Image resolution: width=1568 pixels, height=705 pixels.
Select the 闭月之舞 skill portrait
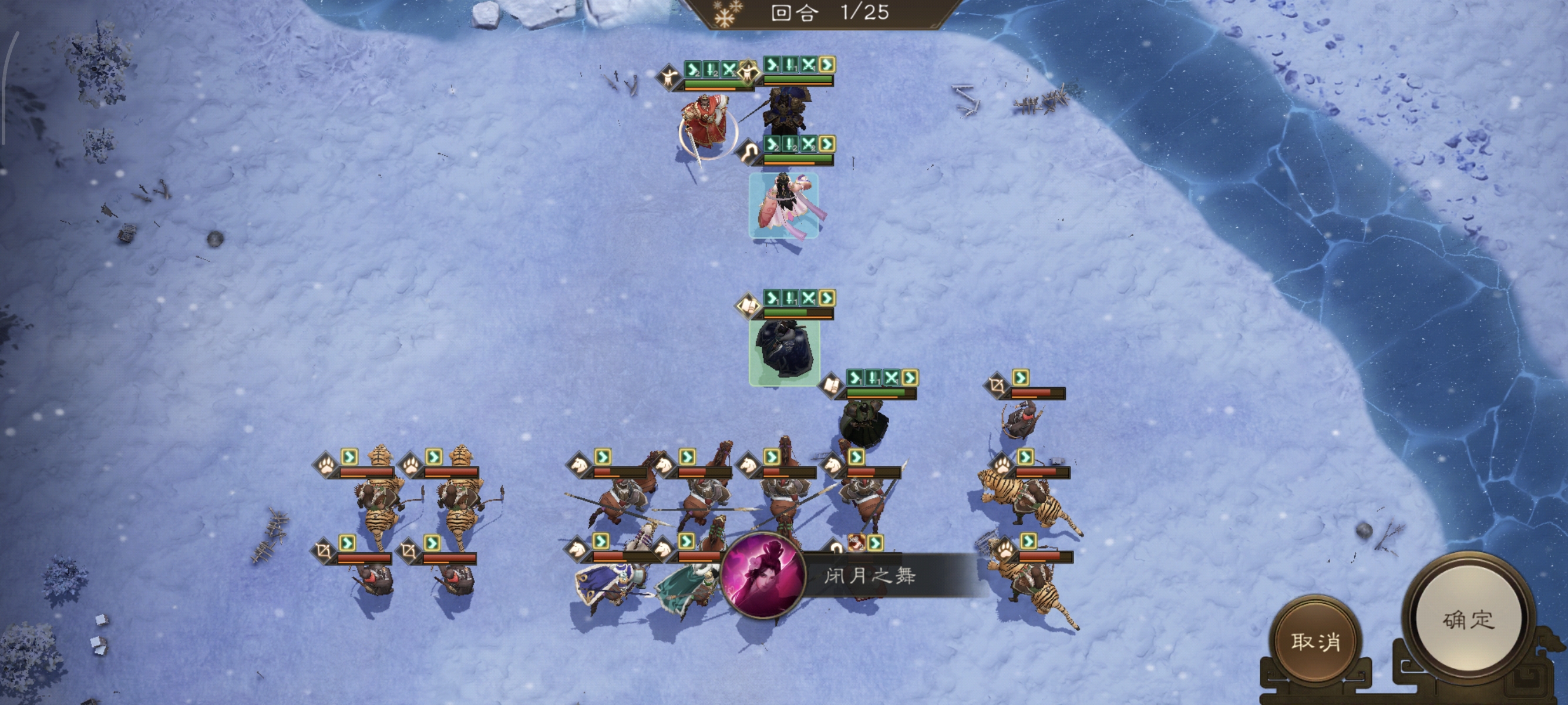[763, 575]
